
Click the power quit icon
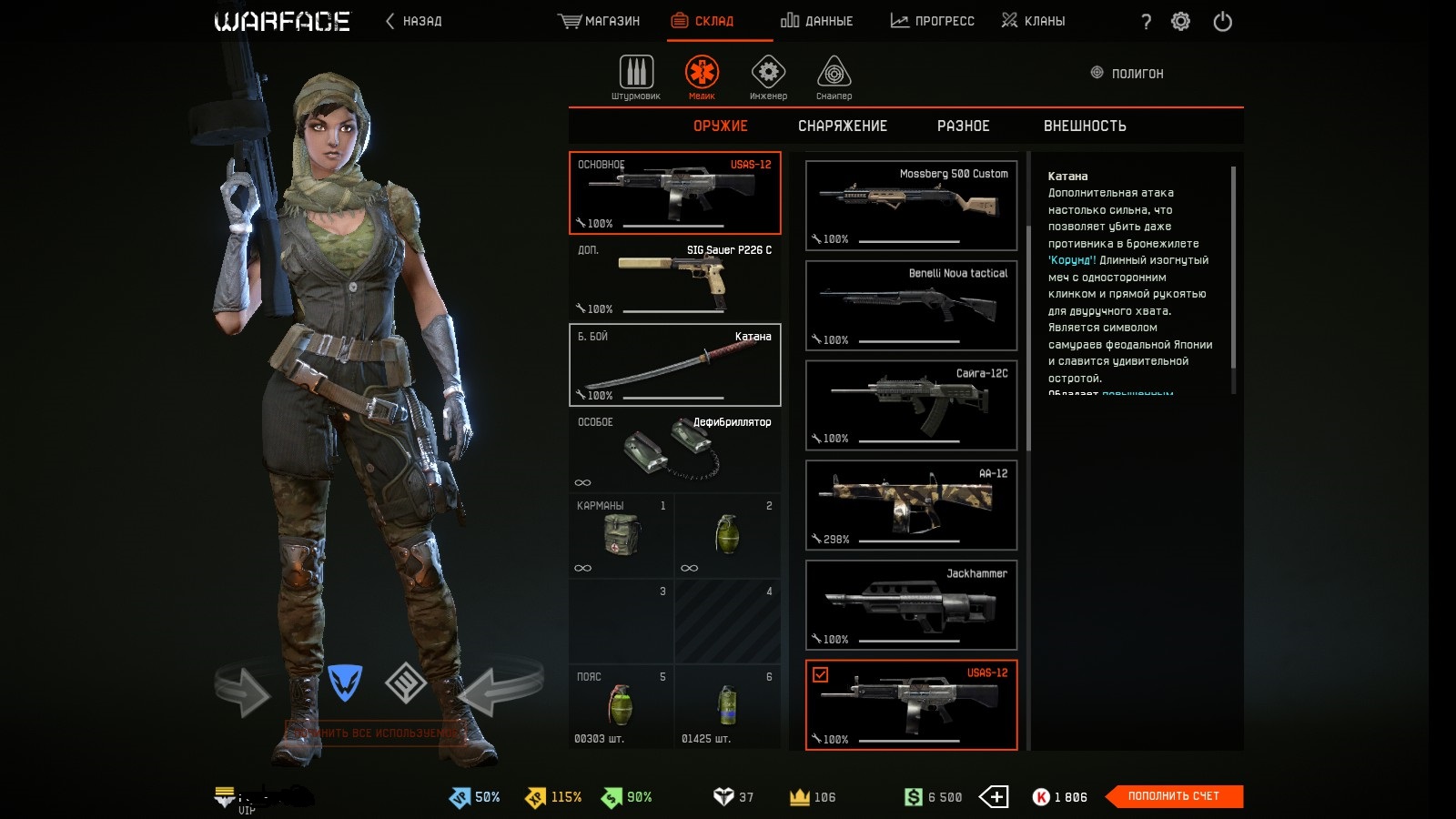1222,21
